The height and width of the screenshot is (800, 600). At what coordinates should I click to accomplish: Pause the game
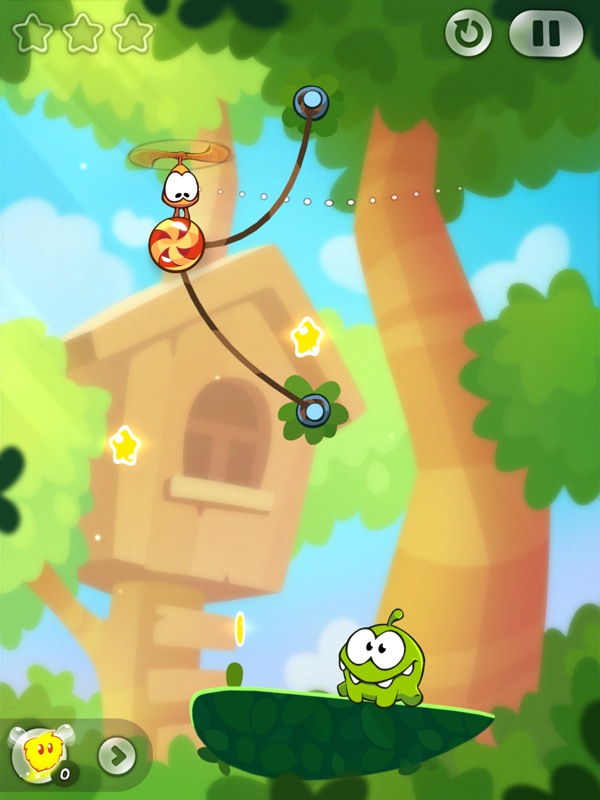(x=545, y=35)
